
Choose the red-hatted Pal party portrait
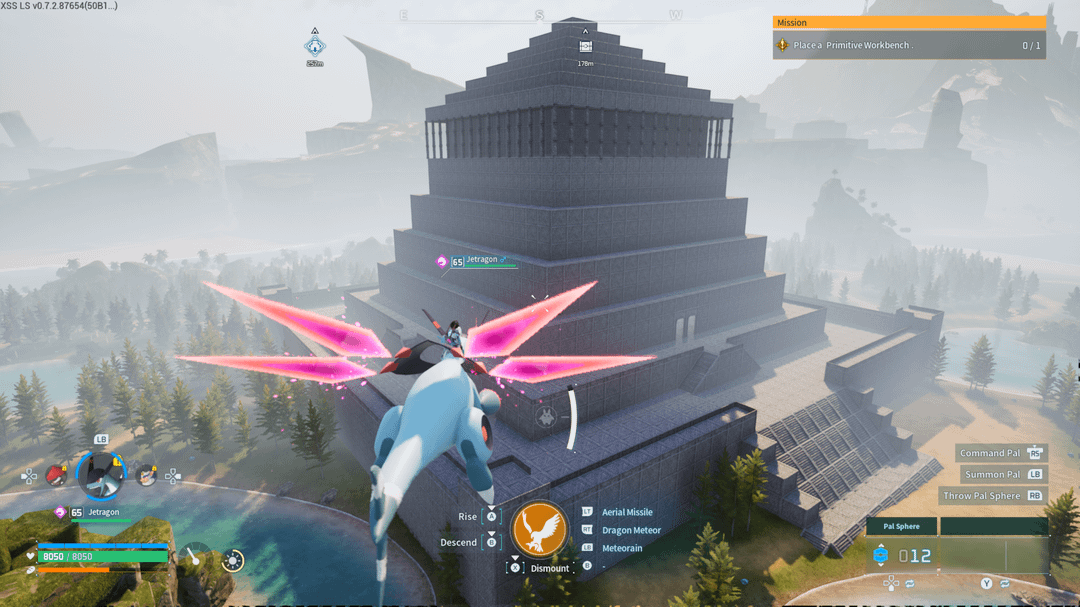(x=57, y=475)
